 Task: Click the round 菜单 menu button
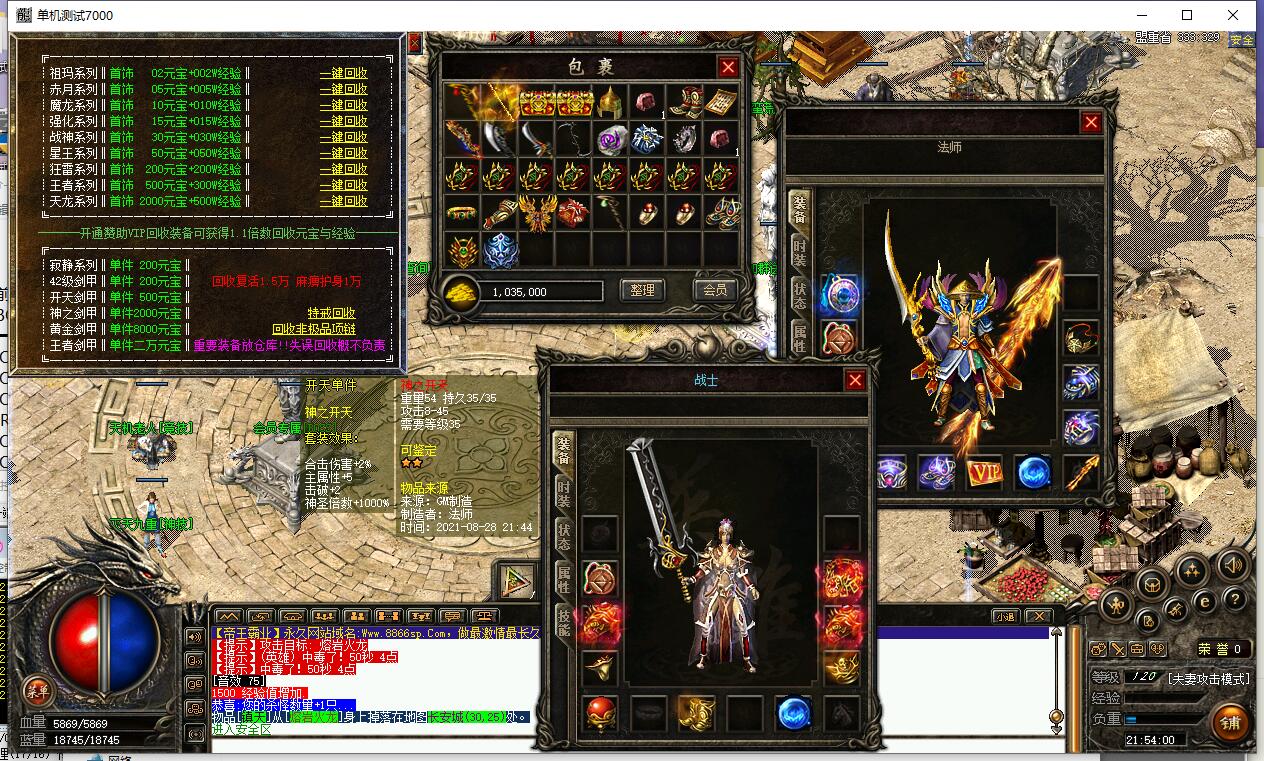38,690
